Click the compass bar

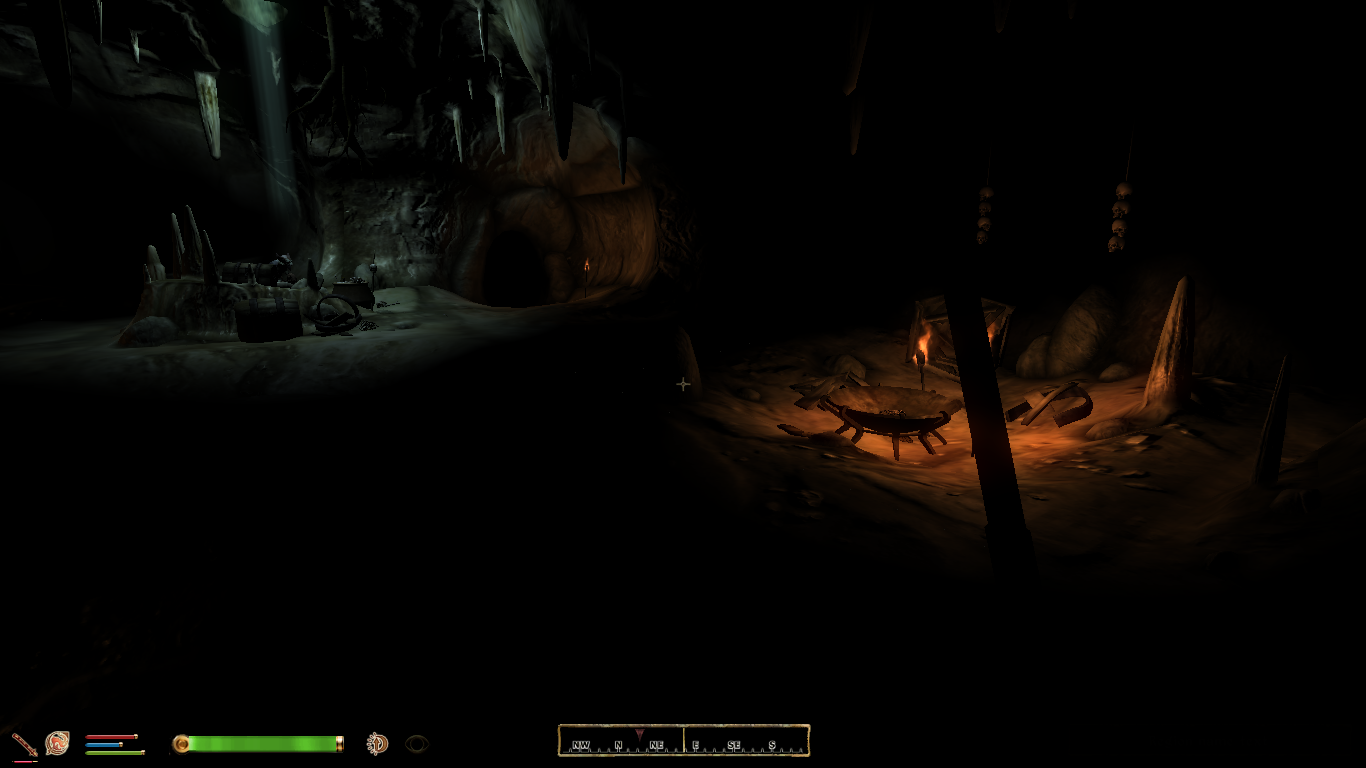683,741
